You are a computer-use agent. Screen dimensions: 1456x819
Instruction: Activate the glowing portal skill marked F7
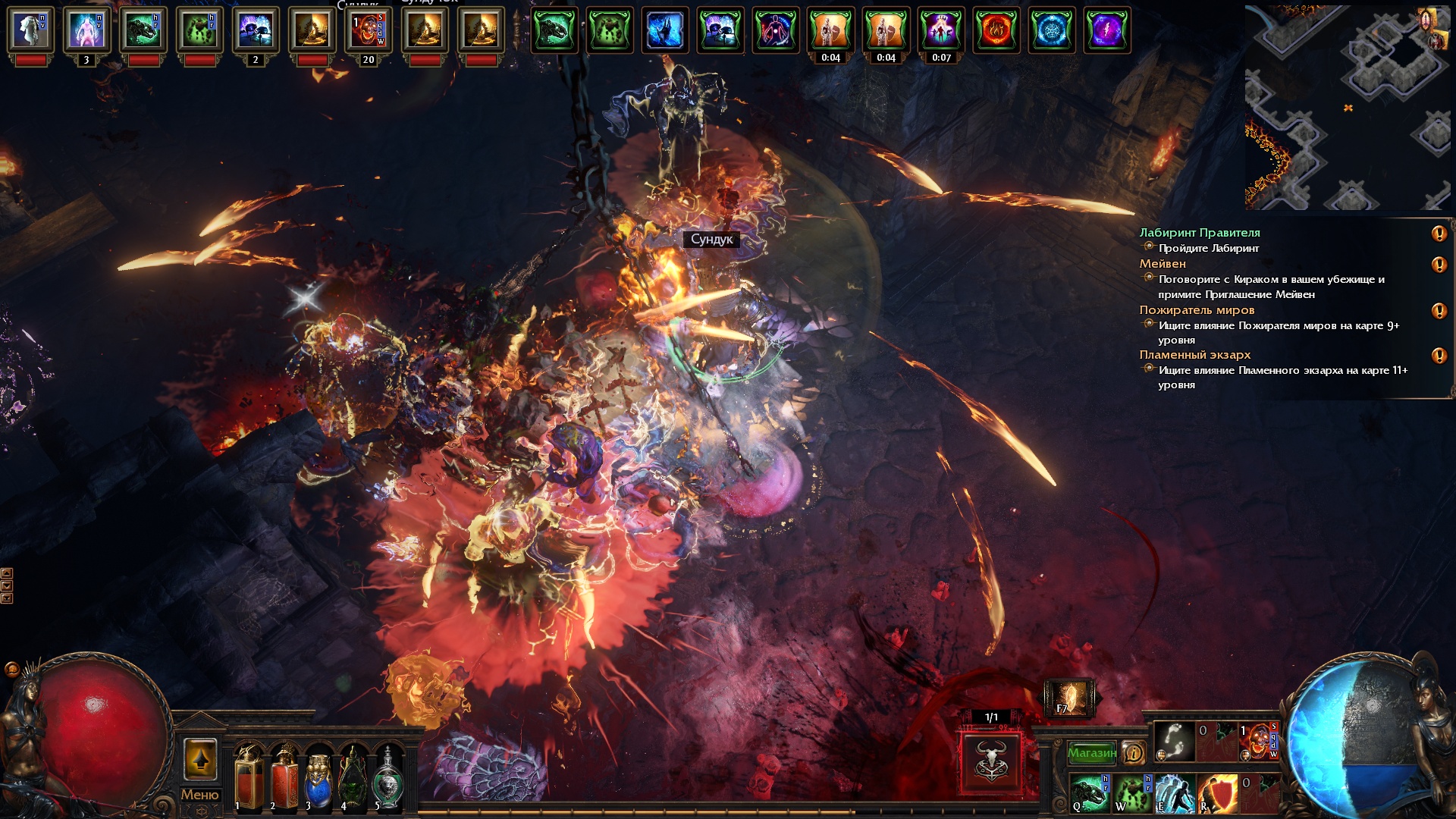[1069, 698]
